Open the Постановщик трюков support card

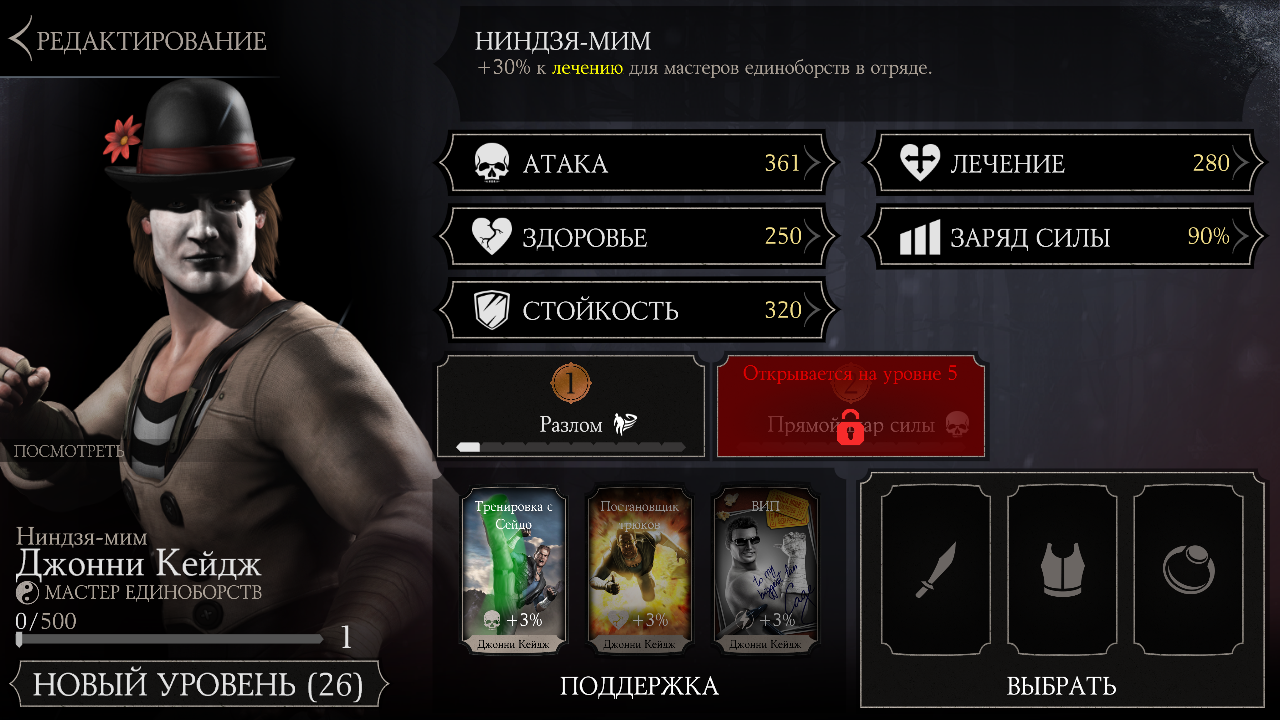[x=640, y=570]
